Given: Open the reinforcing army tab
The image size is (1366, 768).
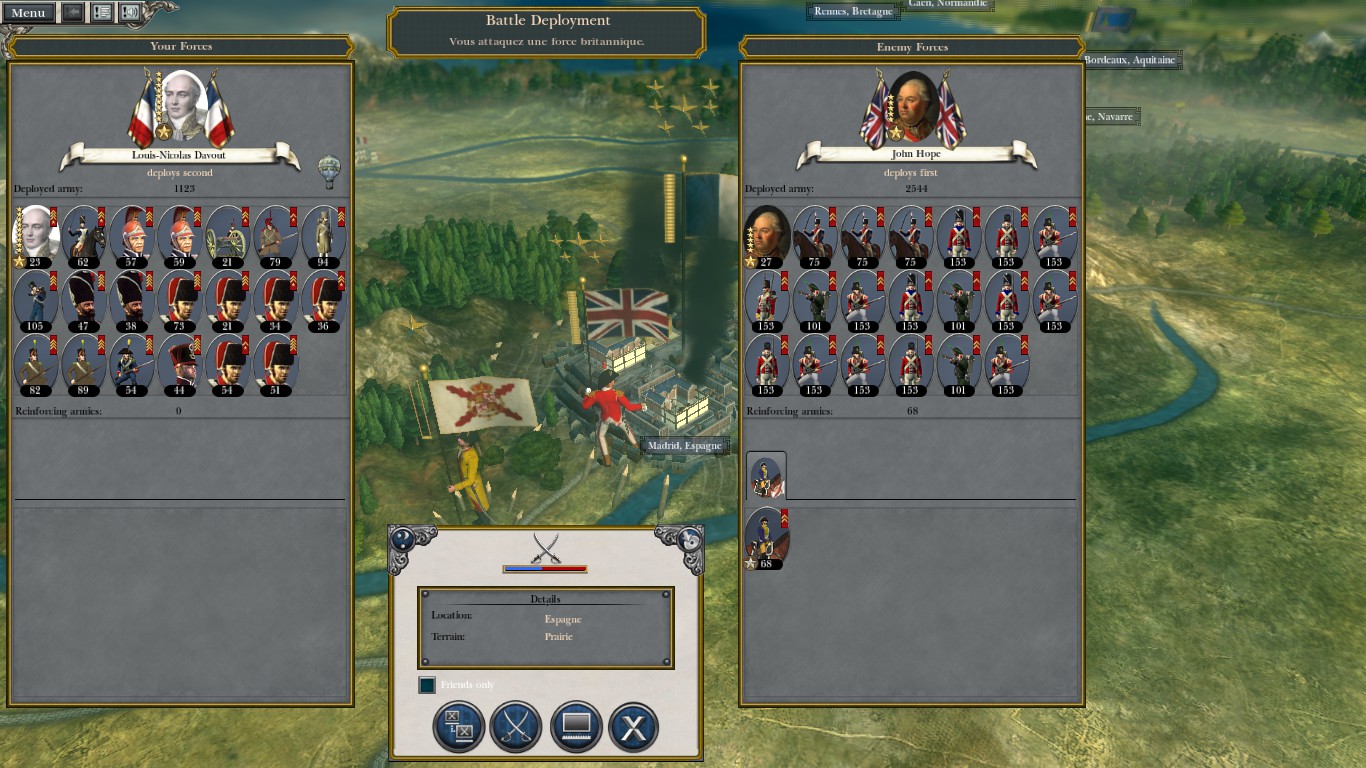Looking at the screenshot, I should (x=766, y=476).
